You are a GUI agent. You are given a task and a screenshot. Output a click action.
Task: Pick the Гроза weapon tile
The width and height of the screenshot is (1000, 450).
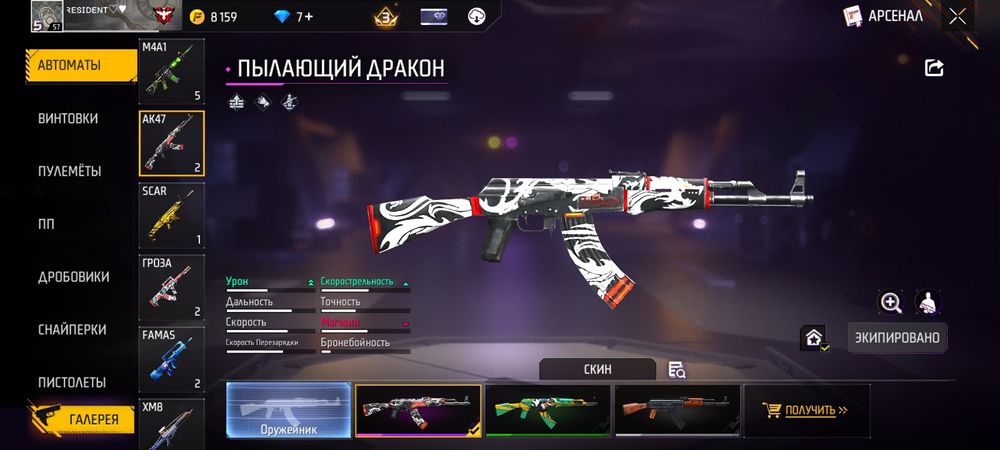[171, 287]
